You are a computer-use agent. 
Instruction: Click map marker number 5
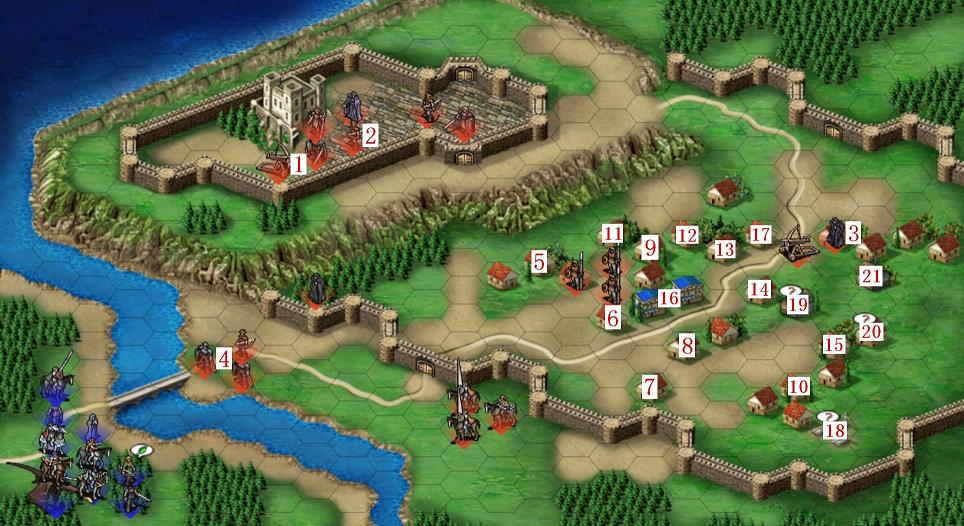[x=538, y=262]
